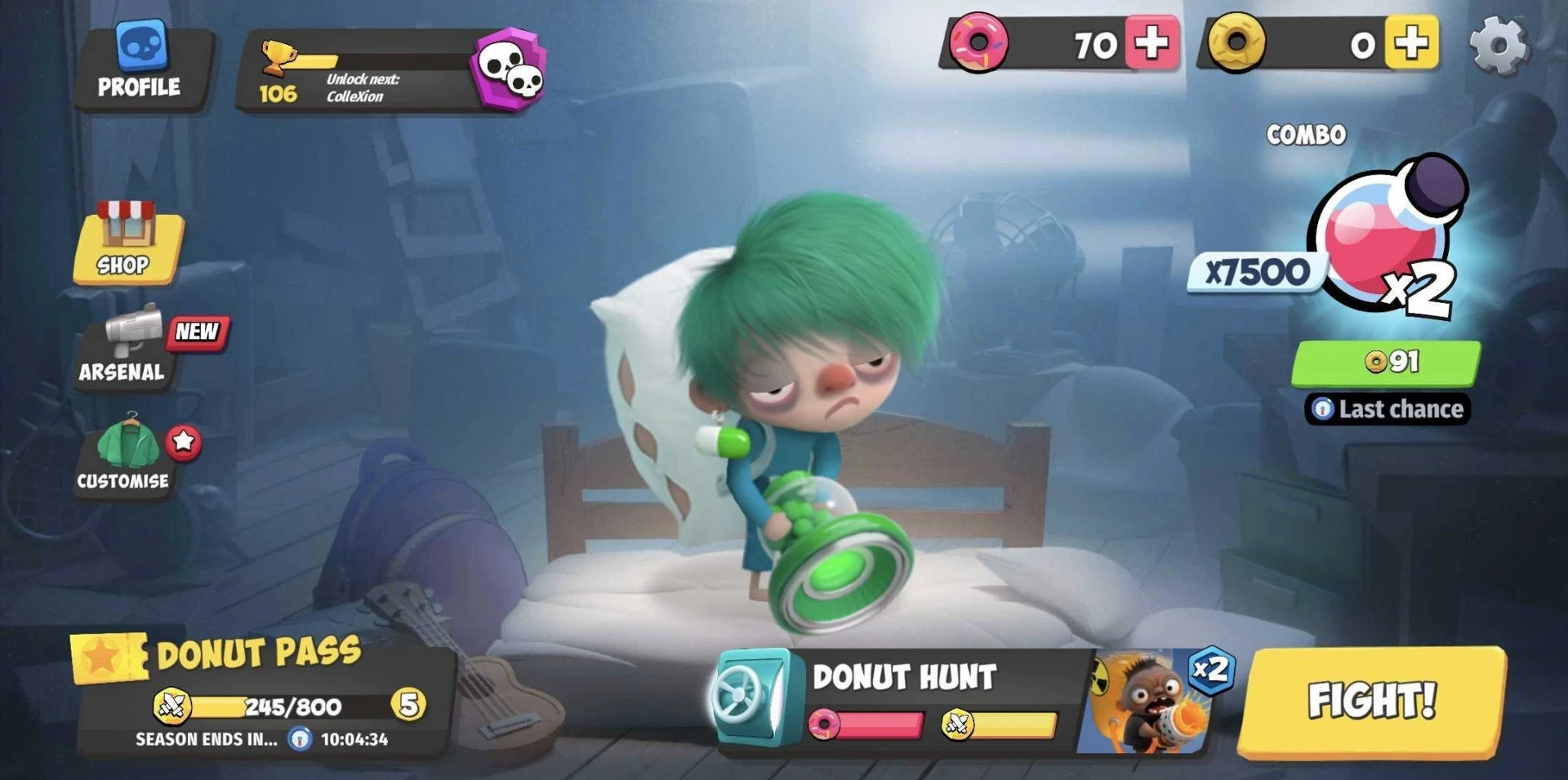View the Donut Pass progress
This screenshot has width=1568, height=780.
click(261, 694)
